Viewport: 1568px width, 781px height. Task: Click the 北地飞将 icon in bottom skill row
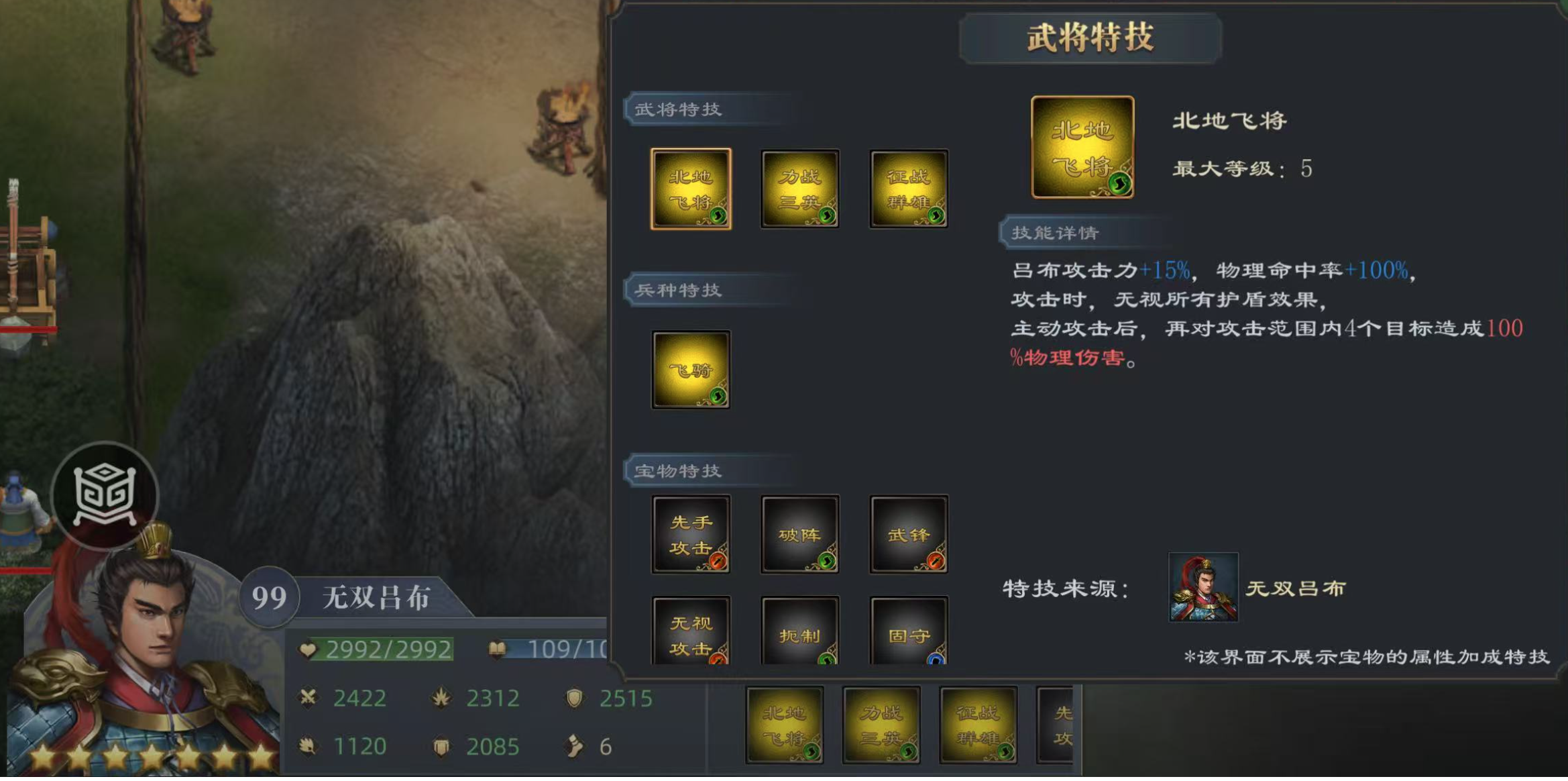pos(786,727)
